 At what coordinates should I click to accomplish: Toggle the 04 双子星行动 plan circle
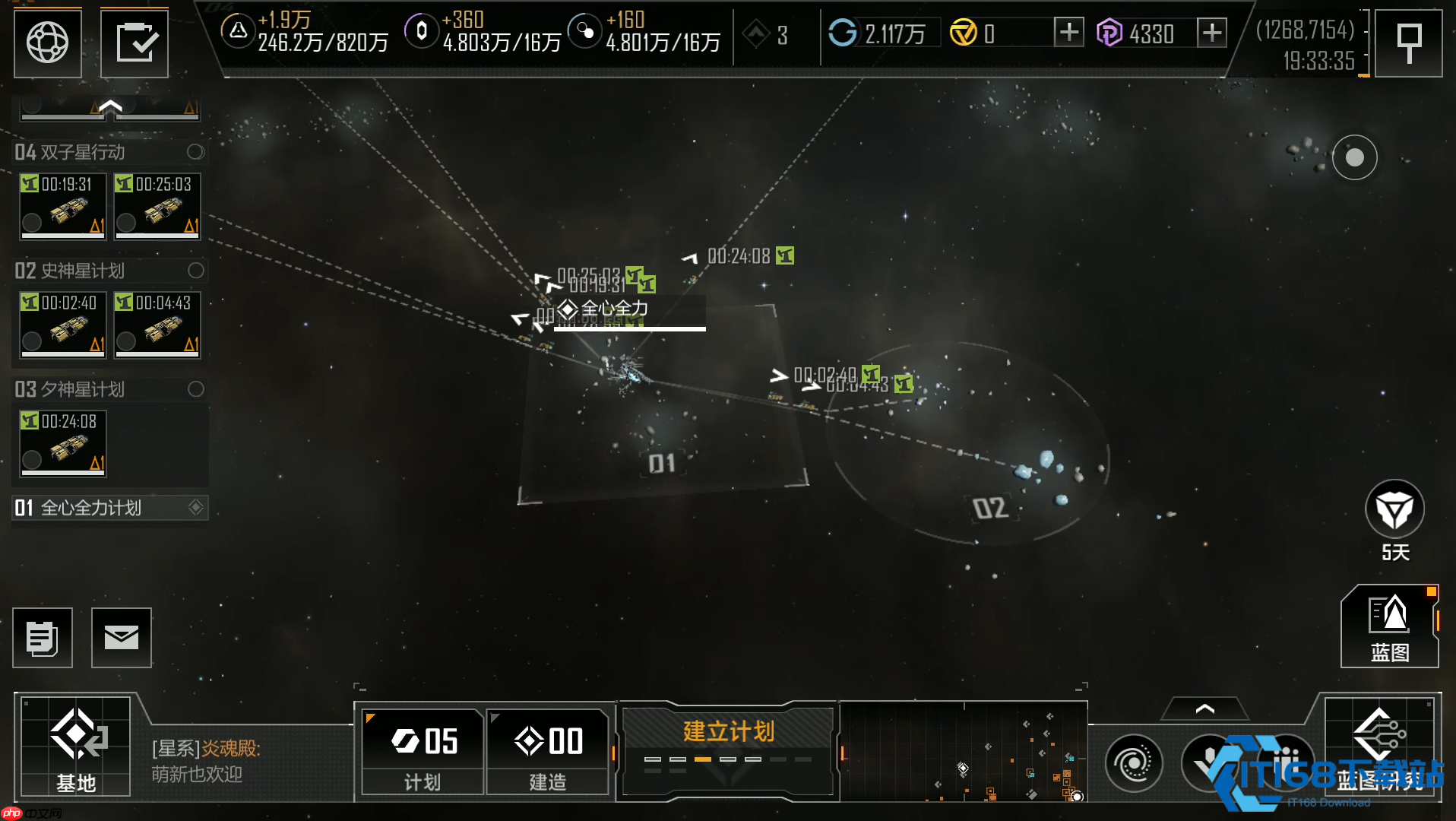click(x=195, y=152)
